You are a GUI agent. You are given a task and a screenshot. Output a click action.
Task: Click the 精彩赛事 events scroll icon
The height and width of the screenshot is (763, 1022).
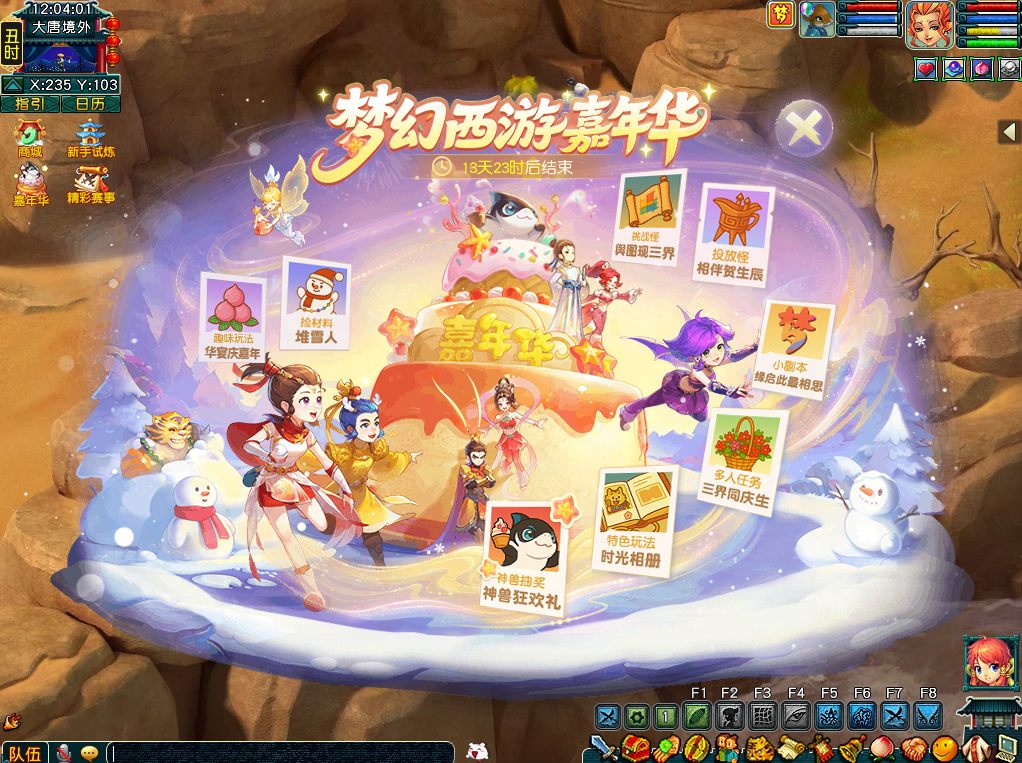pyautogui.click(x=91, y=185)
